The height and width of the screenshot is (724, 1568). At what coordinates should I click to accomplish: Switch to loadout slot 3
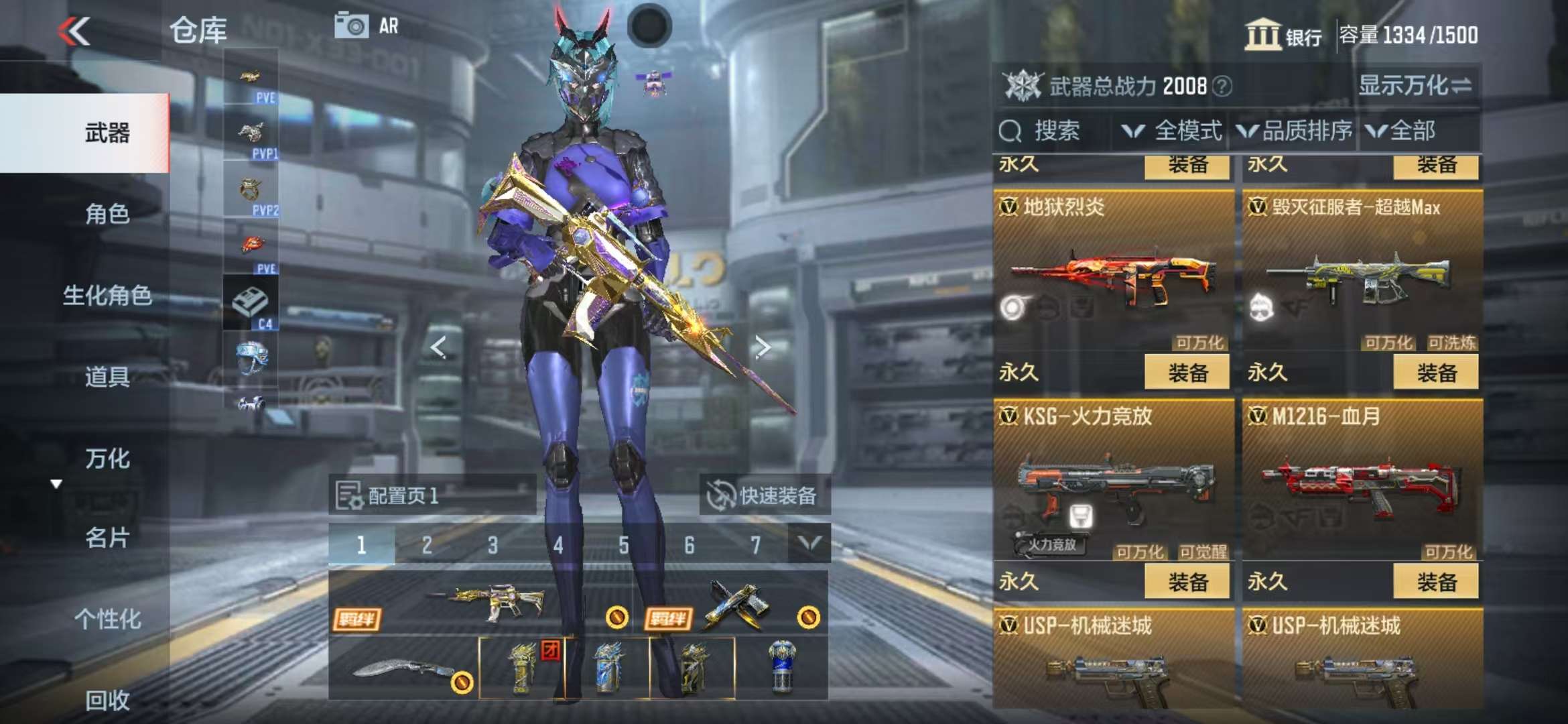[x=493, y=545]
